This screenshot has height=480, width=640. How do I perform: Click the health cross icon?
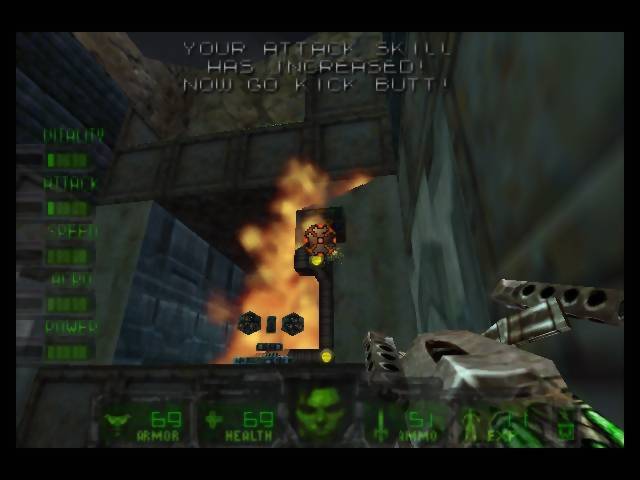[213, 419]
